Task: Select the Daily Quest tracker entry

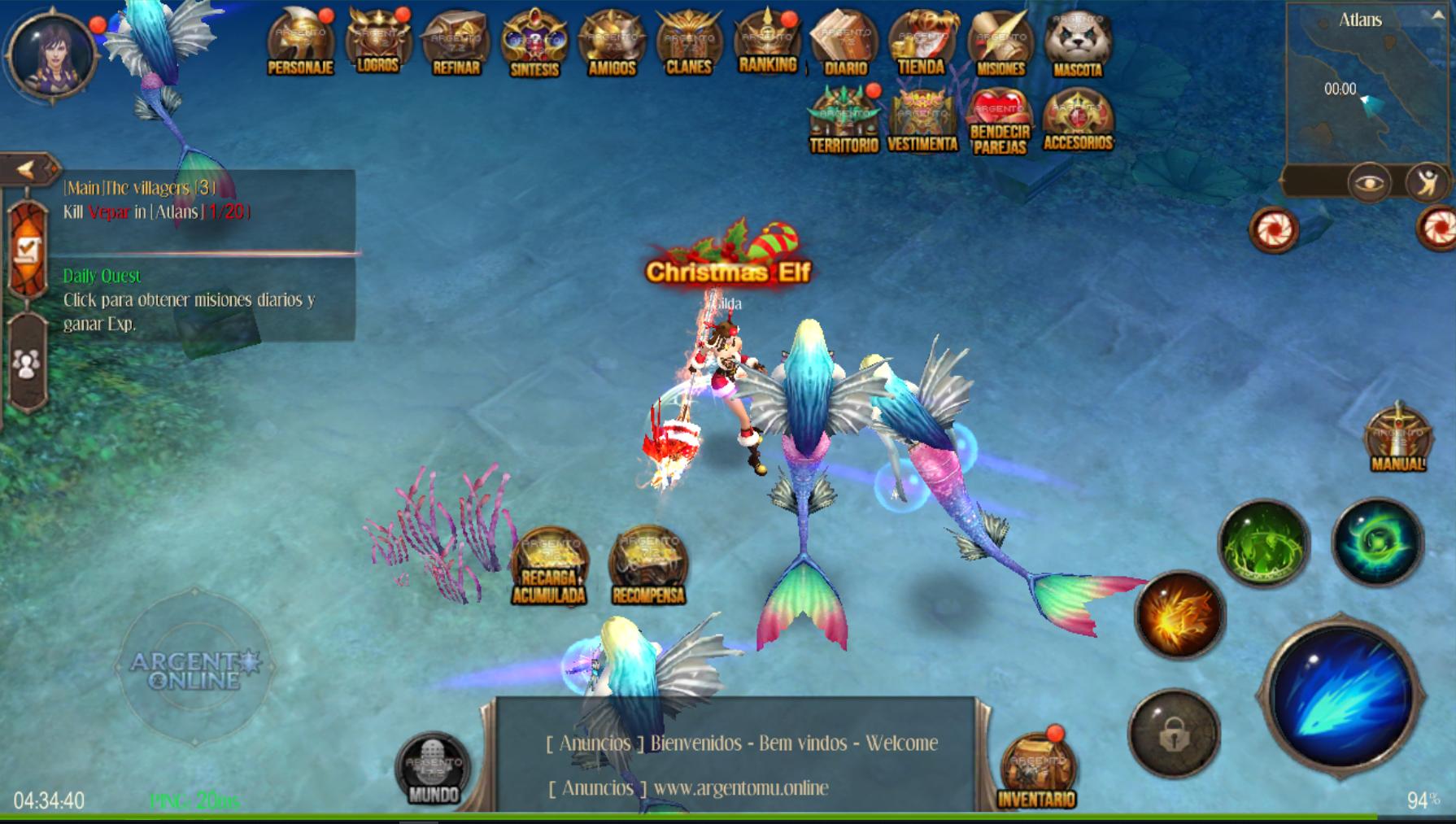Action: (189, 299)
